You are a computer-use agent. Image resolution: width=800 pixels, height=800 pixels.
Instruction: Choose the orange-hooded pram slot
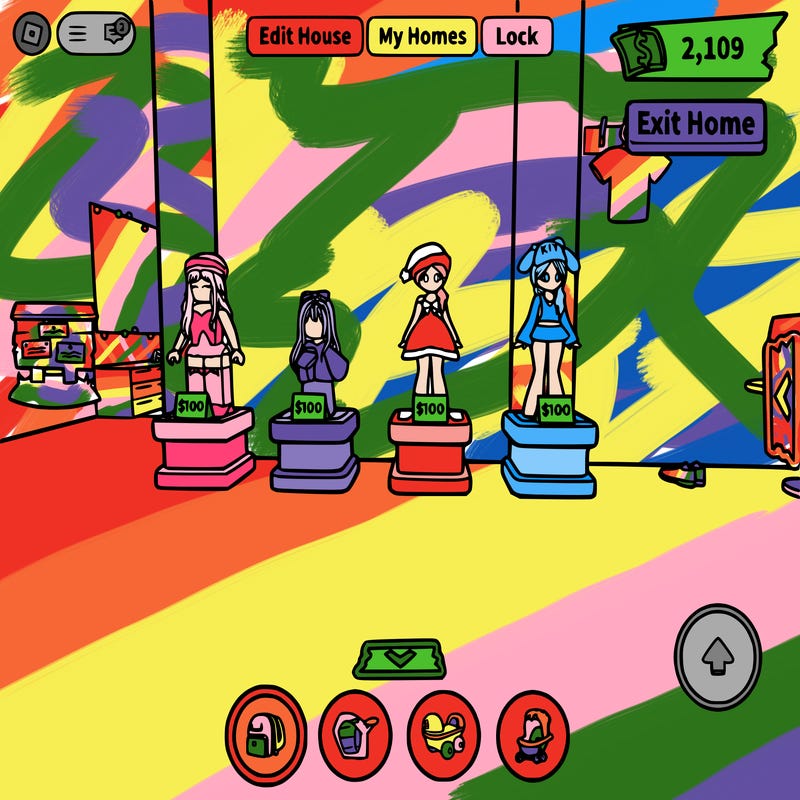click(x=533, y=737)
